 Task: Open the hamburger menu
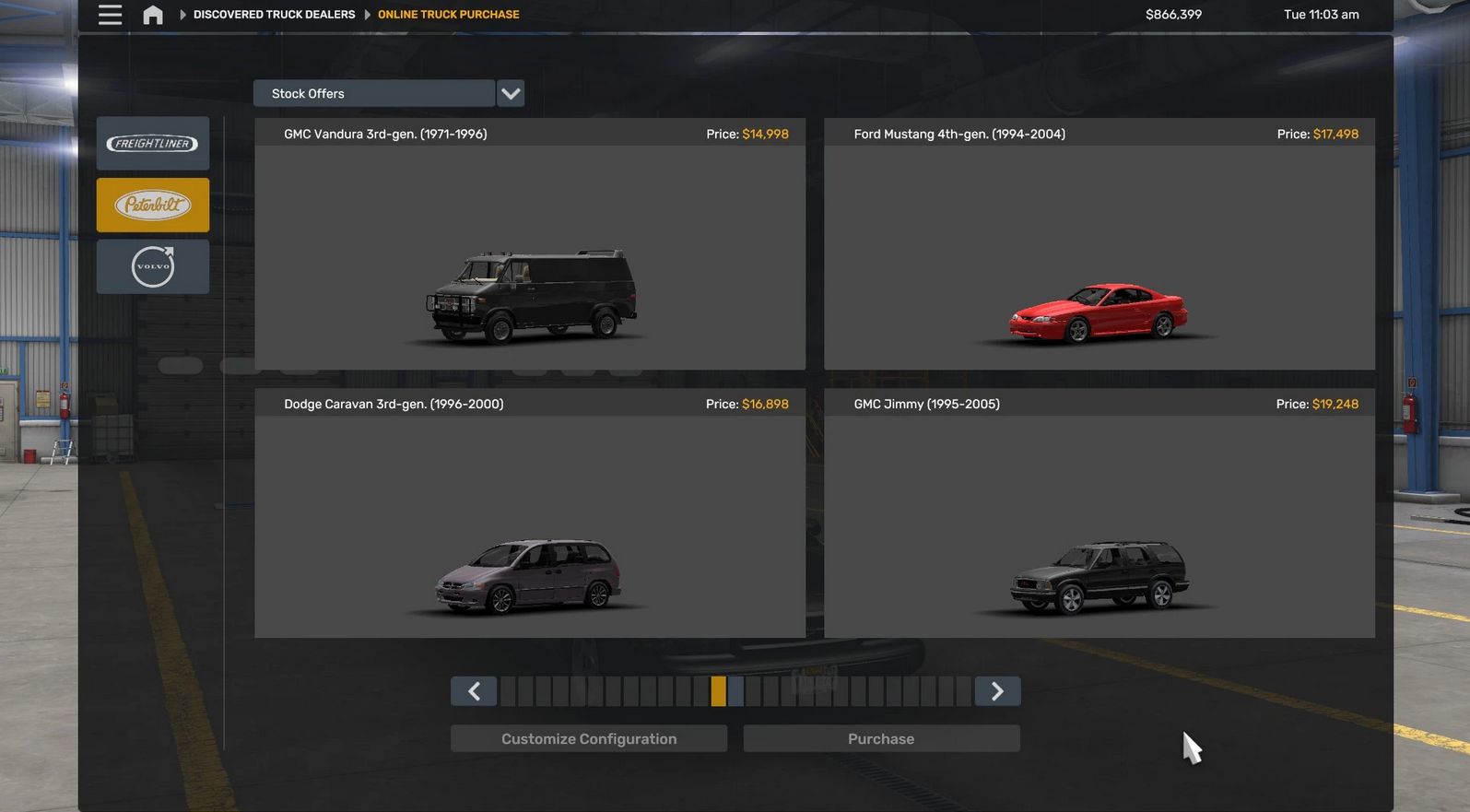pos(109,14)
